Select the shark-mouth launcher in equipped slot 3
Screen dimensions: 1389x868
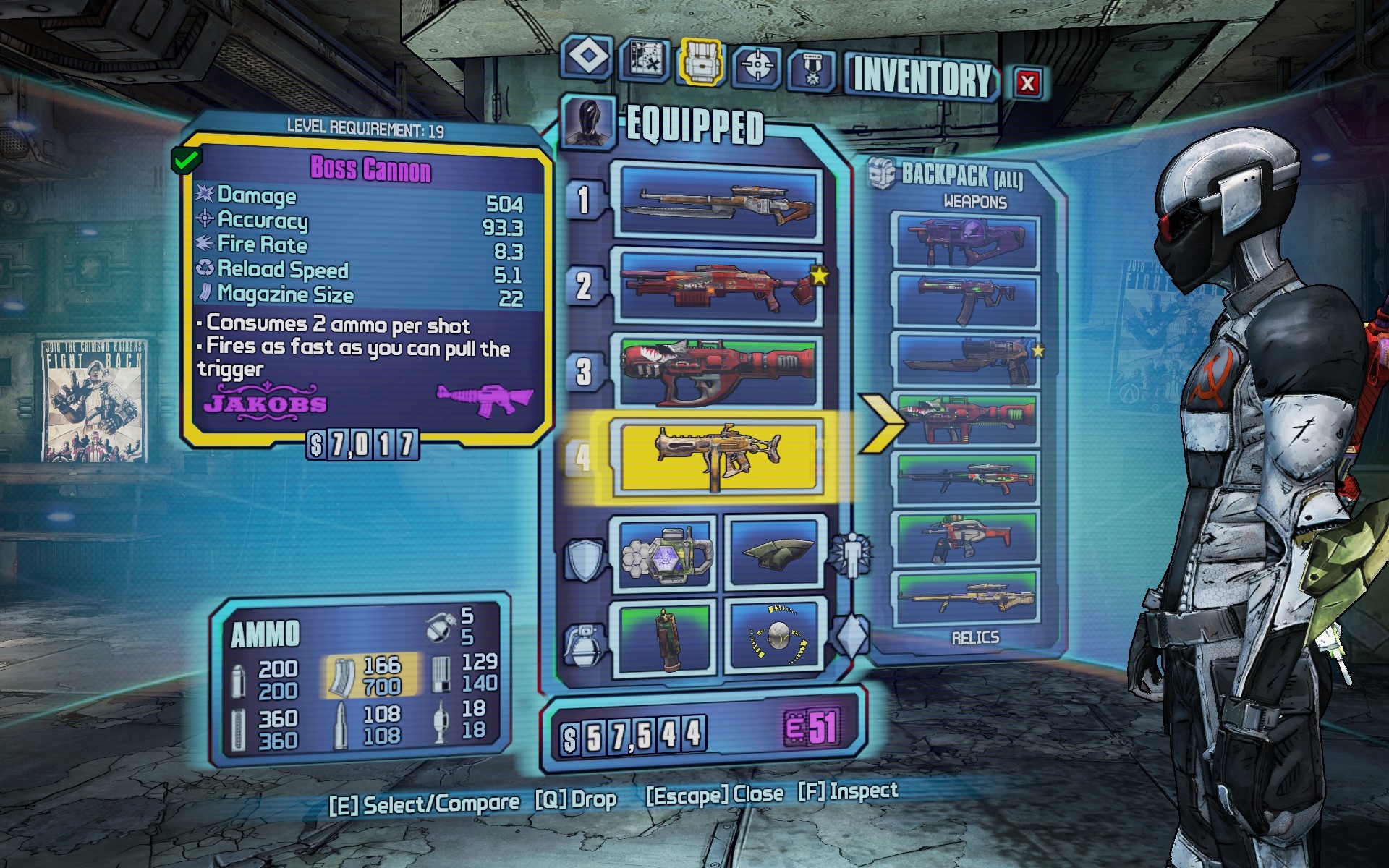pyautogui.click(x=718, y=372)
